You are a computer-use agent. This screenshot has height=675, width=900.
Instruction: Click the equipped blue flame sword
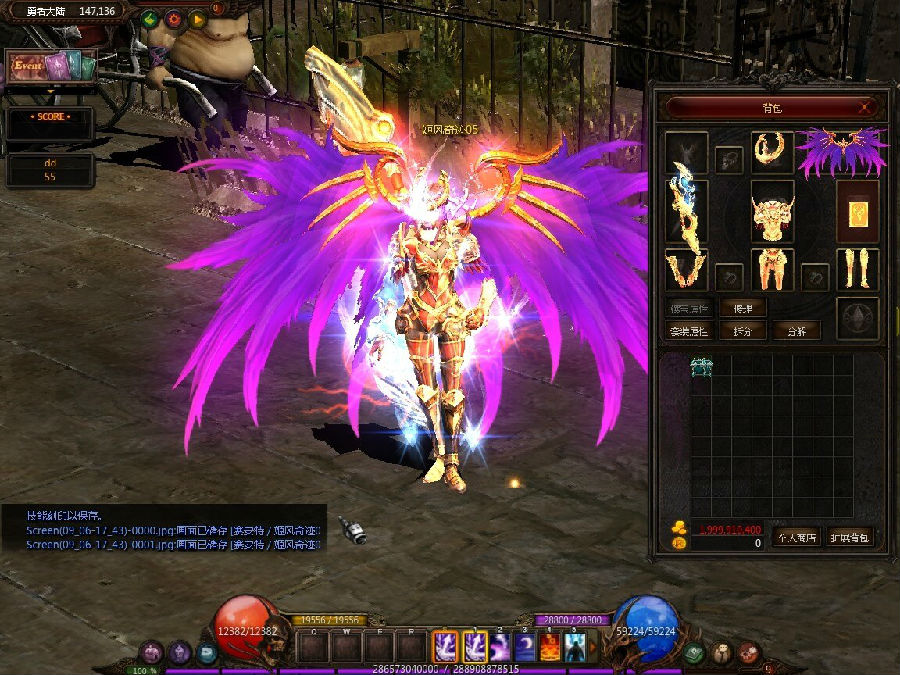click(x=686, y=209)
